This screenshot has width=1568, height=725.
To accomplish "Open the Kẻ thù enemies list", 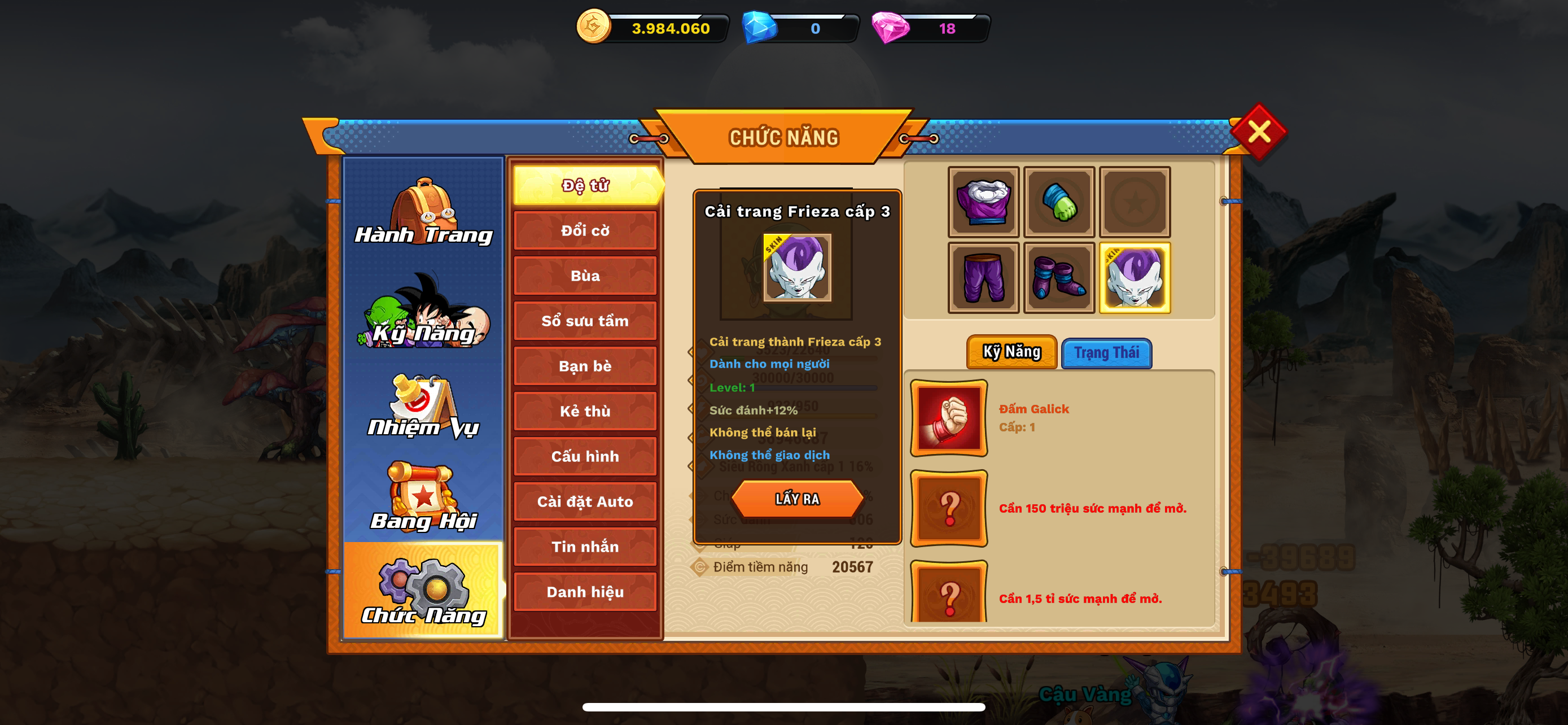I will click(x=585, y=412).
